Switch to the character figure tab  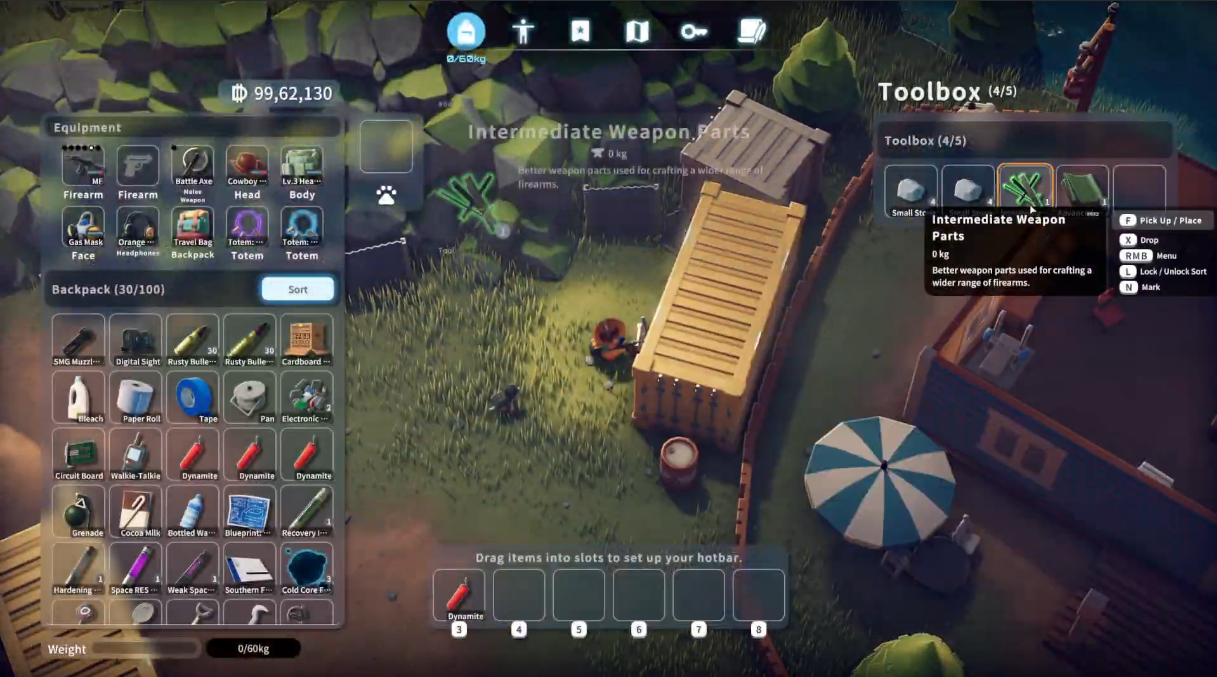click(523, 32)
